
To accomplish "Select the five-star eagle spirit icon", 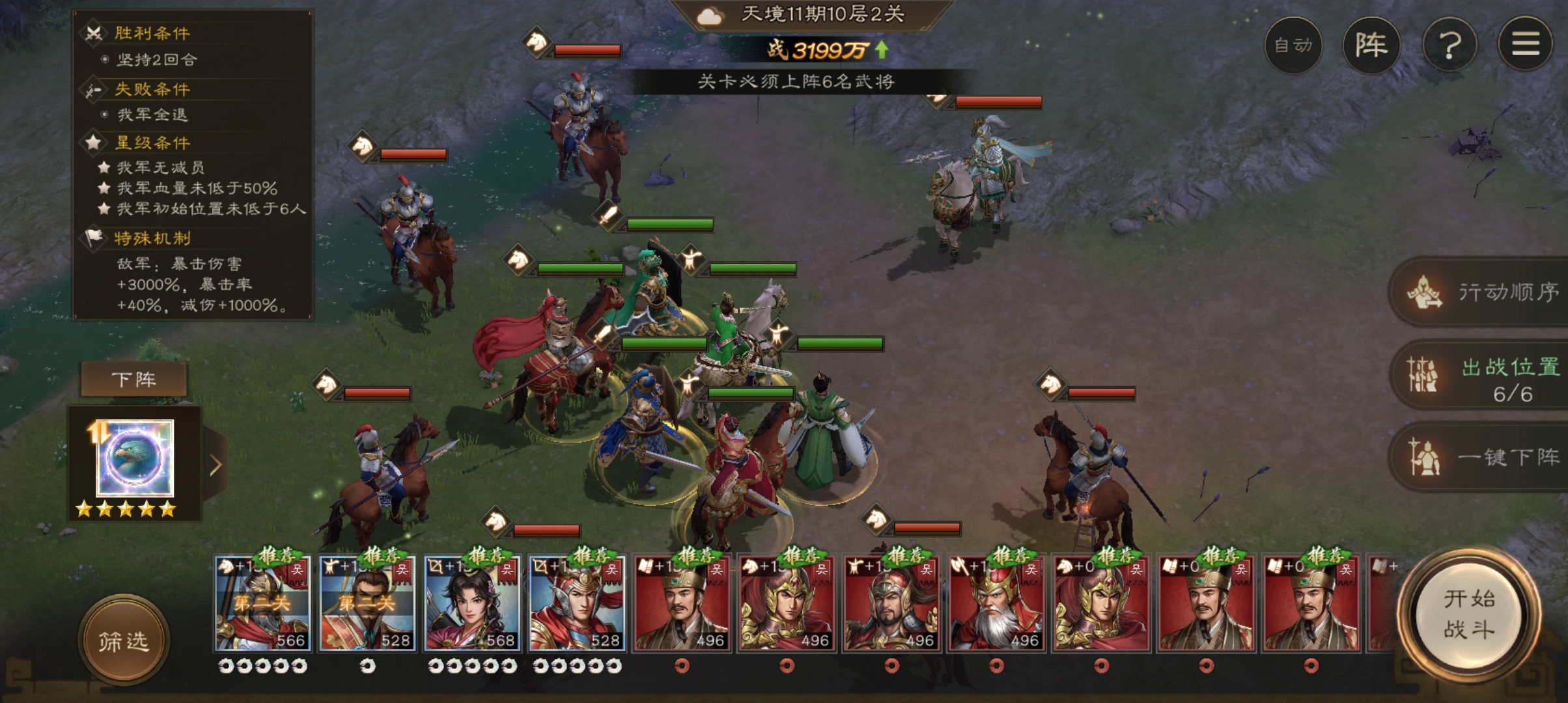I will click(x=135, y=459).
